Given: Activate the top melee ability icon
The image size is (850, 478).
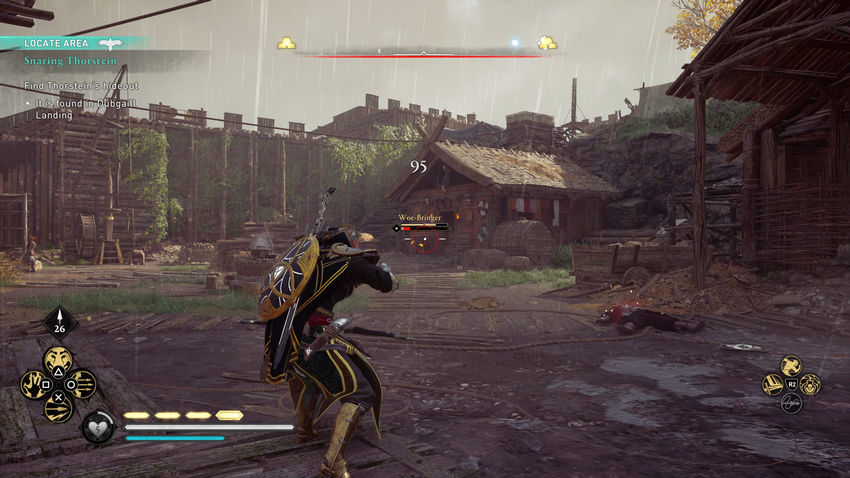Looking at the screenshot, I should coord(791,366).
